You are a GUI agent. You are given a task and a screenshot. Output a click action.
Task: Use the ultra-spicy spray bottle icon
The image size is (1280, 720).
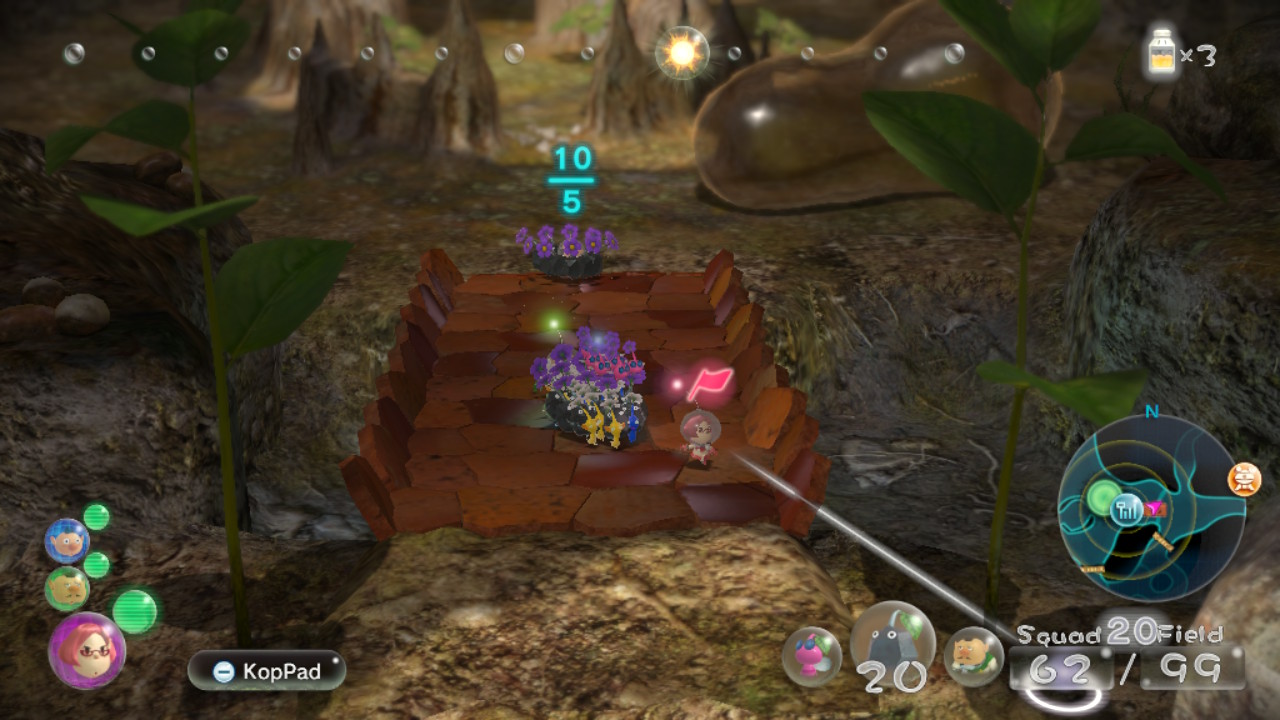[x=1162, y=53]
